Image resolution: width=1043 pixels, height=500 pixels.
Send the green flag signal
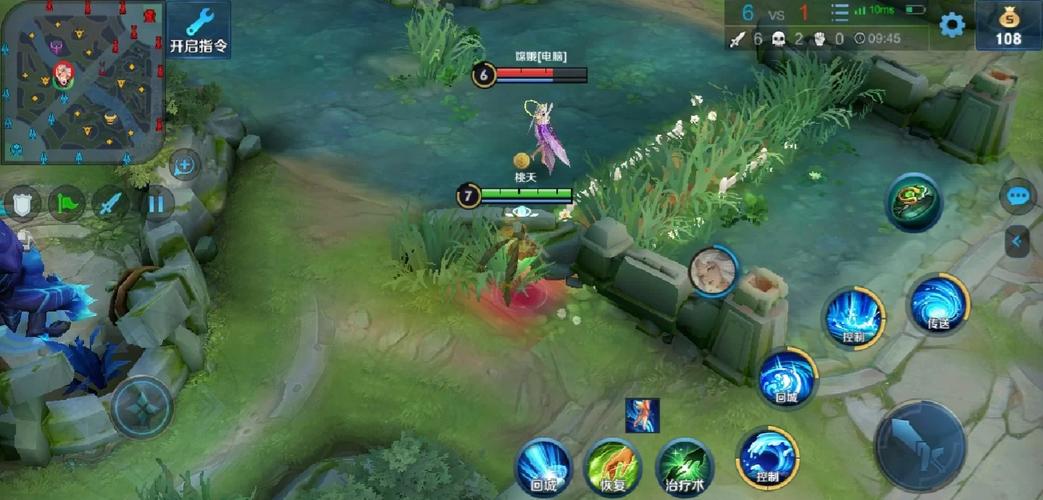pos(66,204)
